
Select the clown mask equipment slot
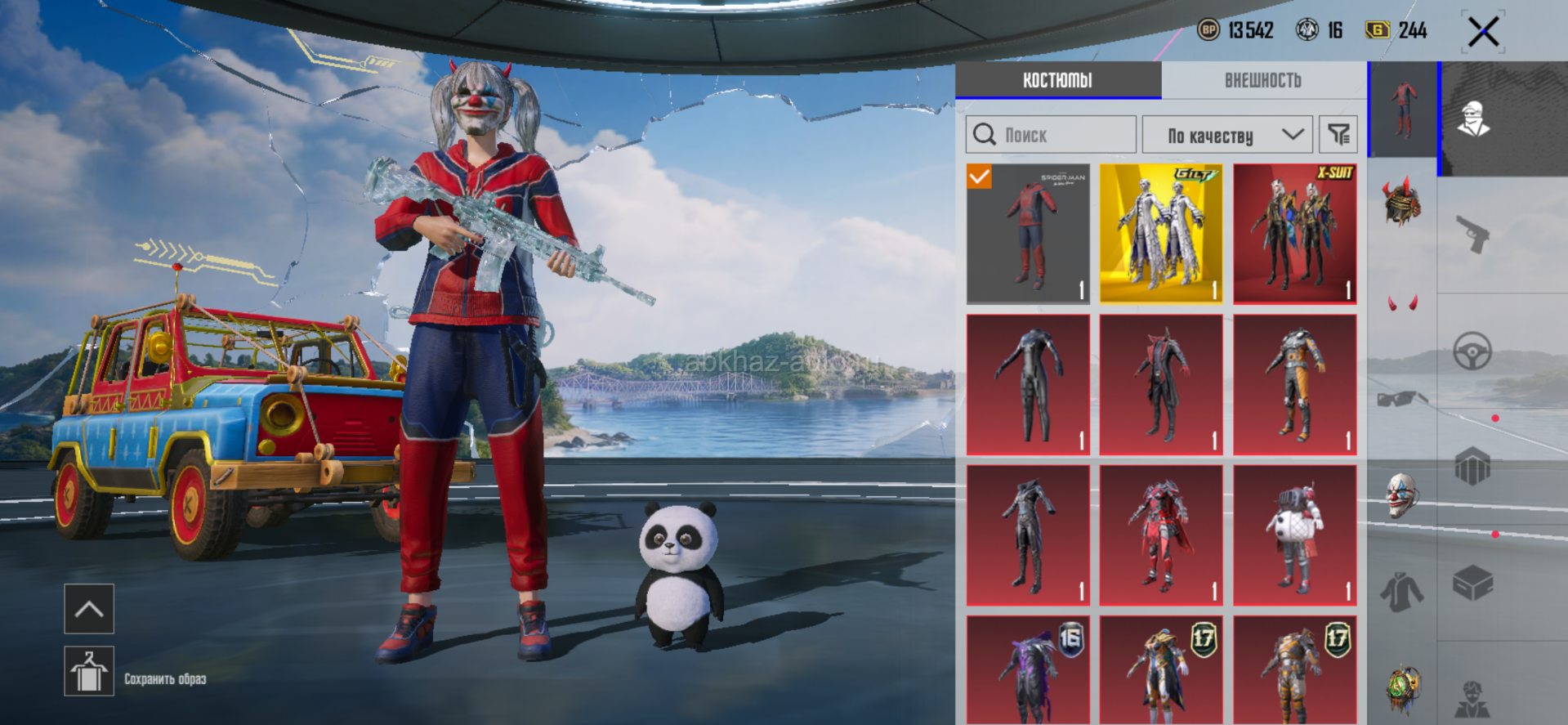pyautogui.click(x=1402, y=495)
